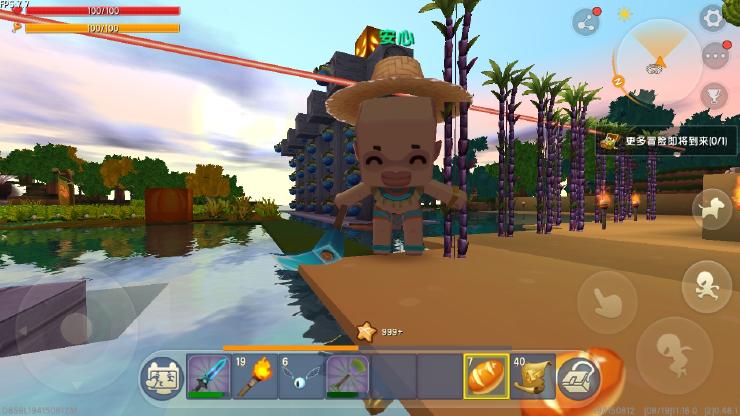The image size is (740, 416).
Task: Select the winged orb hotbar slot
Action: pyautogui.click(x=300, y=376)
